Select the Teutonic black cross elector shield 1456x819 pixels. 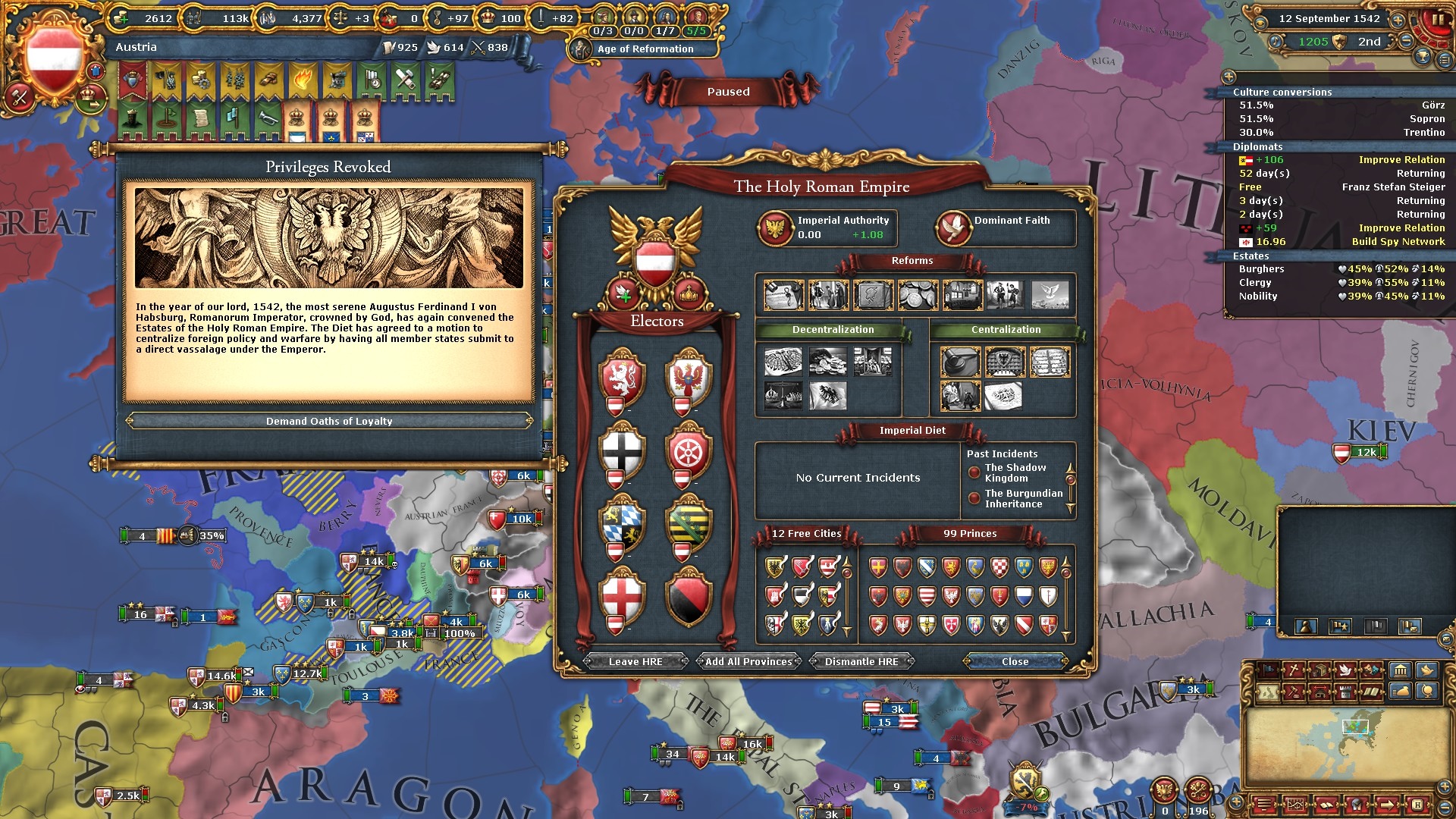[622, 451]
